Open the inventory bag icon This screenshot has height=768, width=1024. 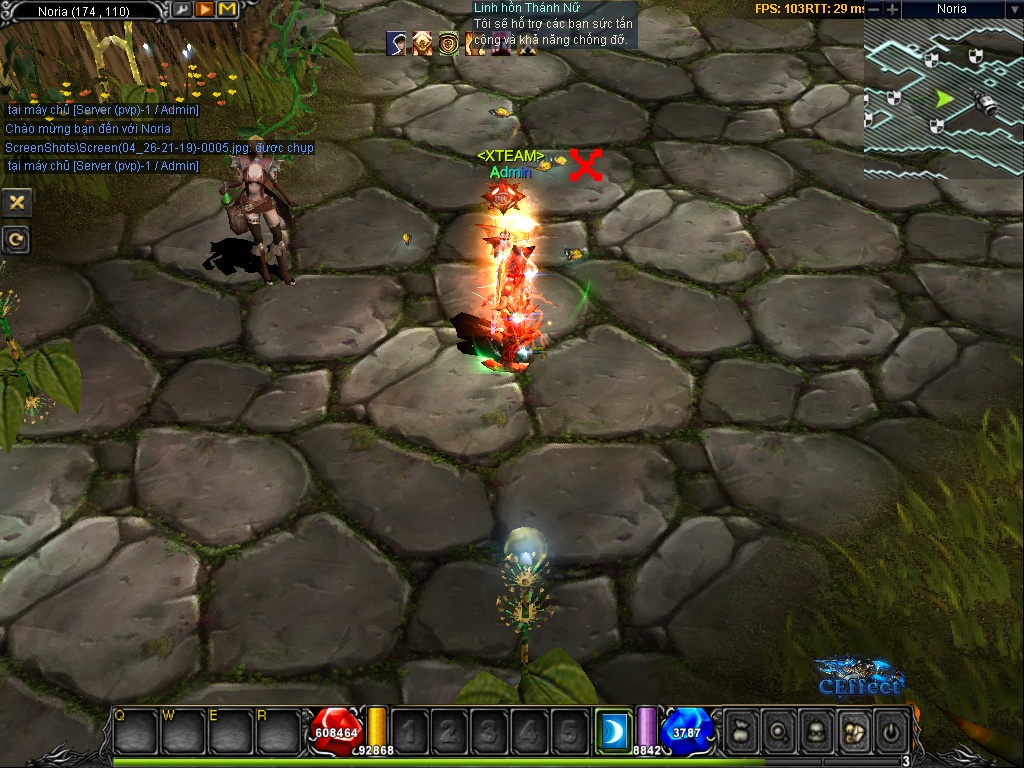[x=741, y=731]
